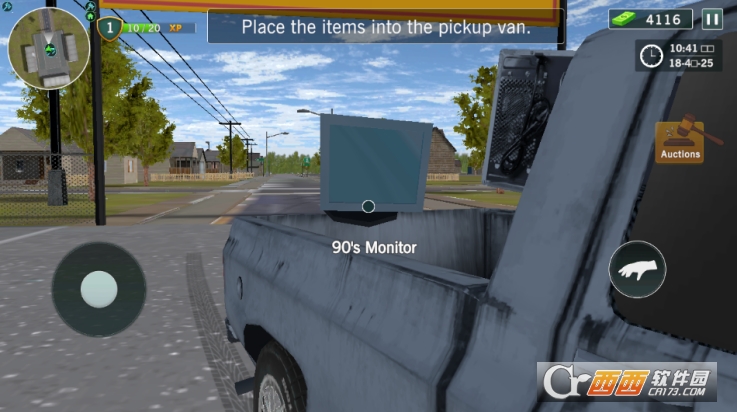Tap the virtual movement joystick
Screen dimensions: 737x412
(x=98, y=289)
